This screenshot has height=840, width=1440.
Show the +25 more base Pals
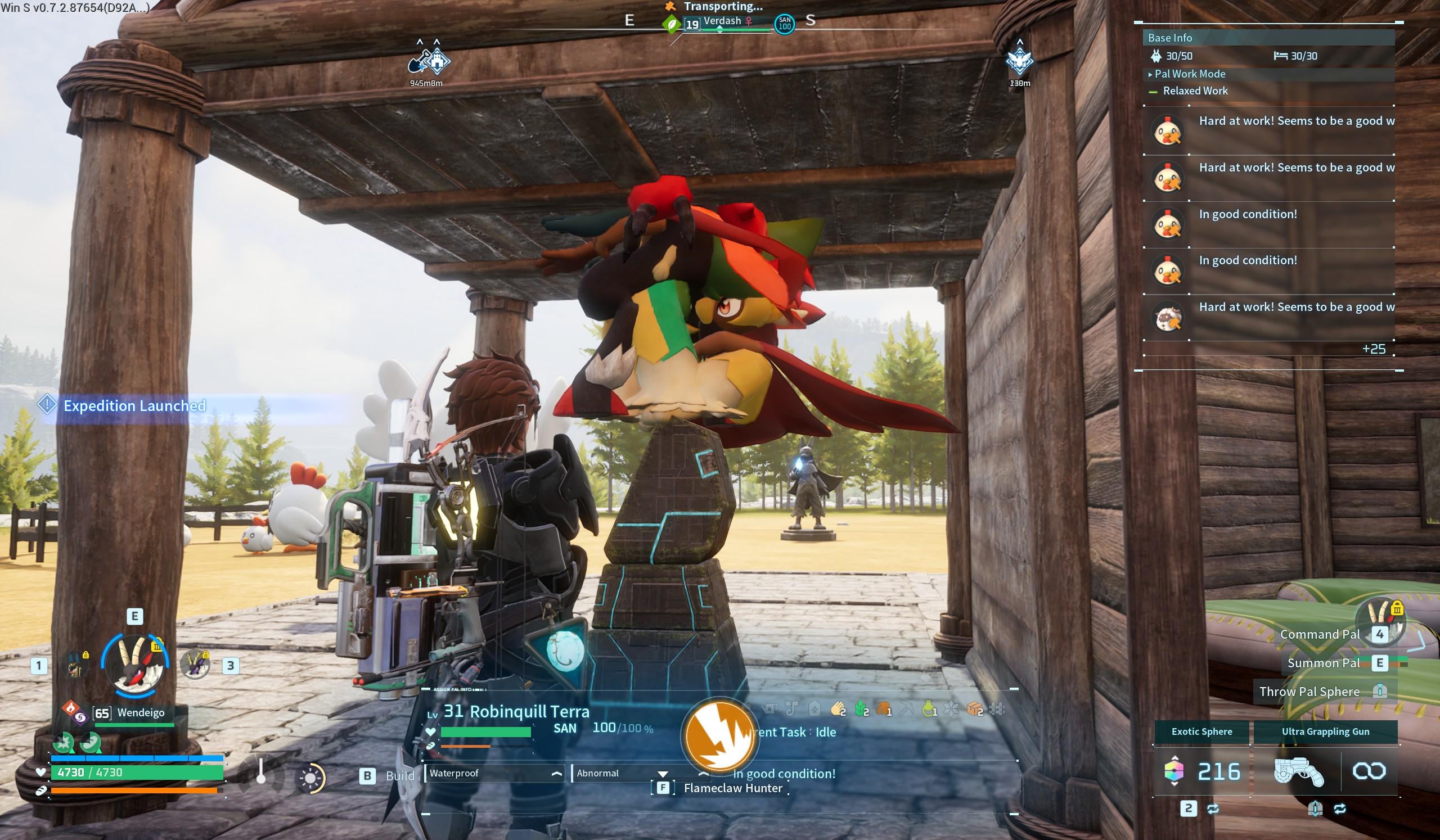point(1373,349)
